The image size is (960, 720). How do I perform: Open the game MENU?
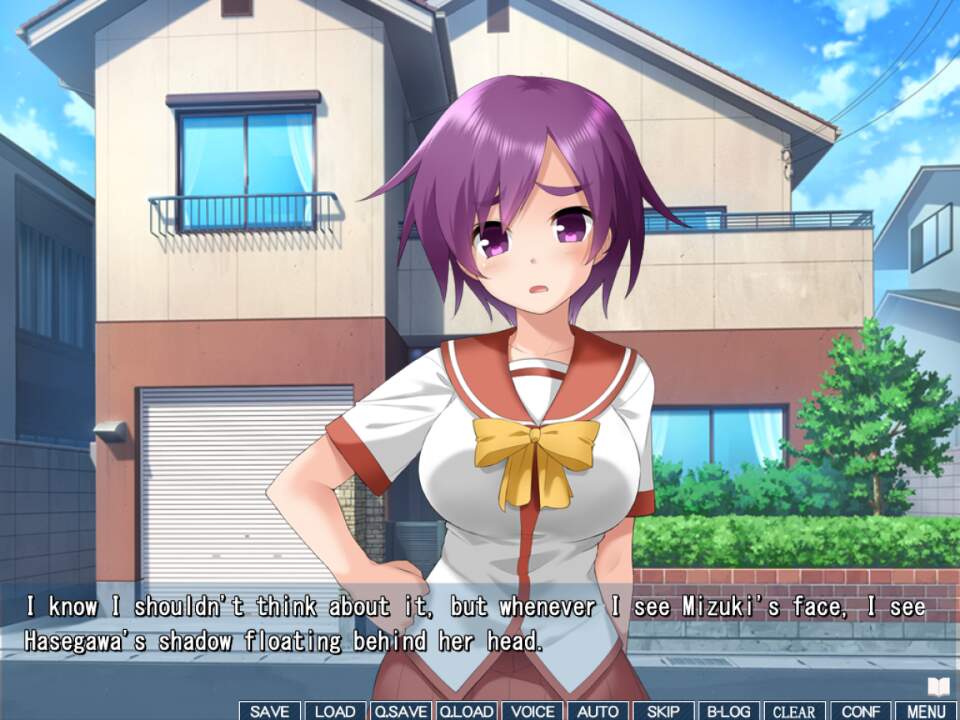(x=926, y=711)
